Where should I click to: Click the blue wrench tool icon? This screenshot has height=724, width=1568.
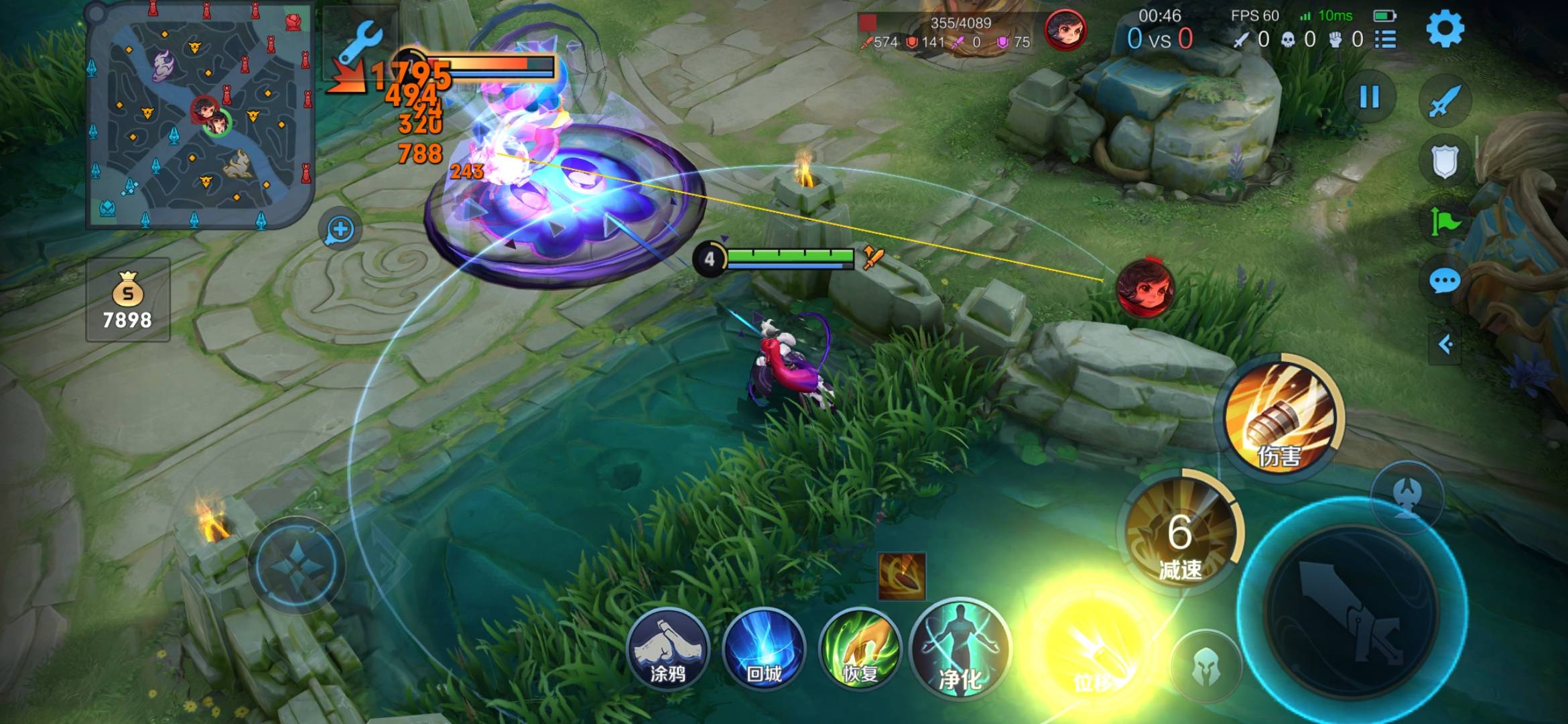[362, 42]
